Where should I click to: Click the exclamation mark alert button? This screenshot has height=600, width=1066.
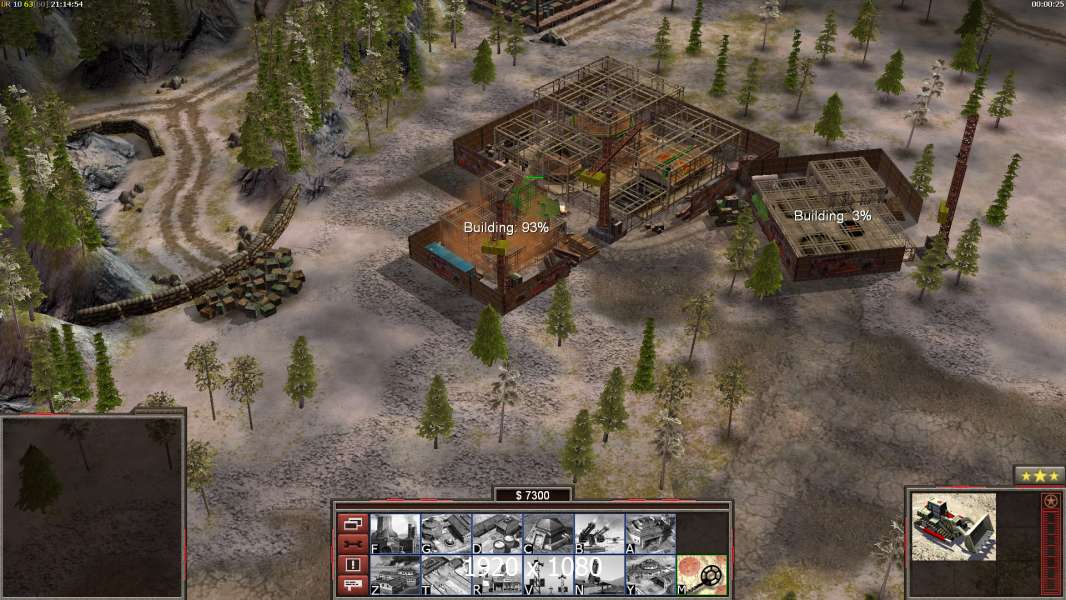353,565
